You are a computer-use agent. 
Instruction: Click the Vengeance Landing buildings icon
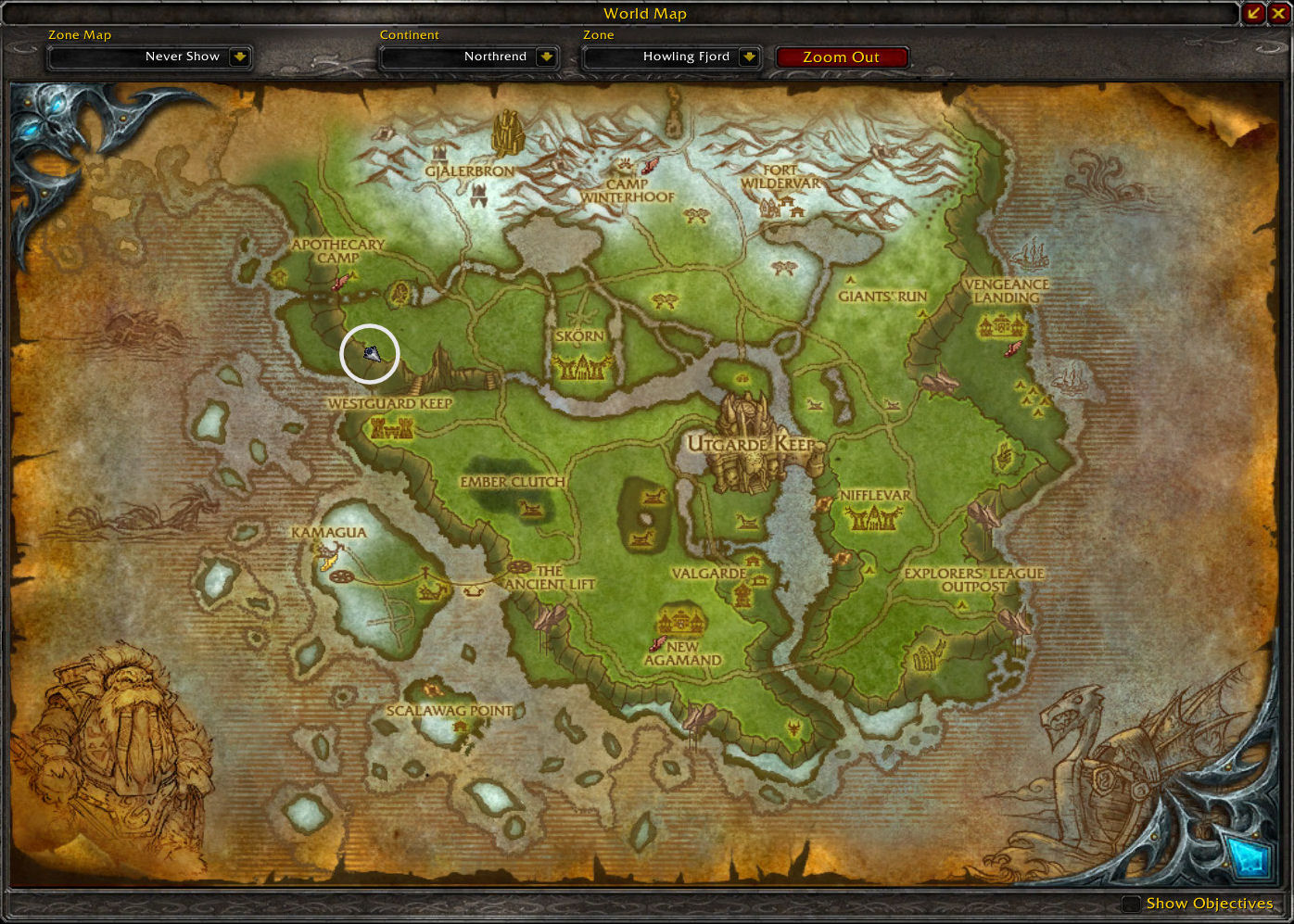pyautogui.click(x=1000, y=326)
